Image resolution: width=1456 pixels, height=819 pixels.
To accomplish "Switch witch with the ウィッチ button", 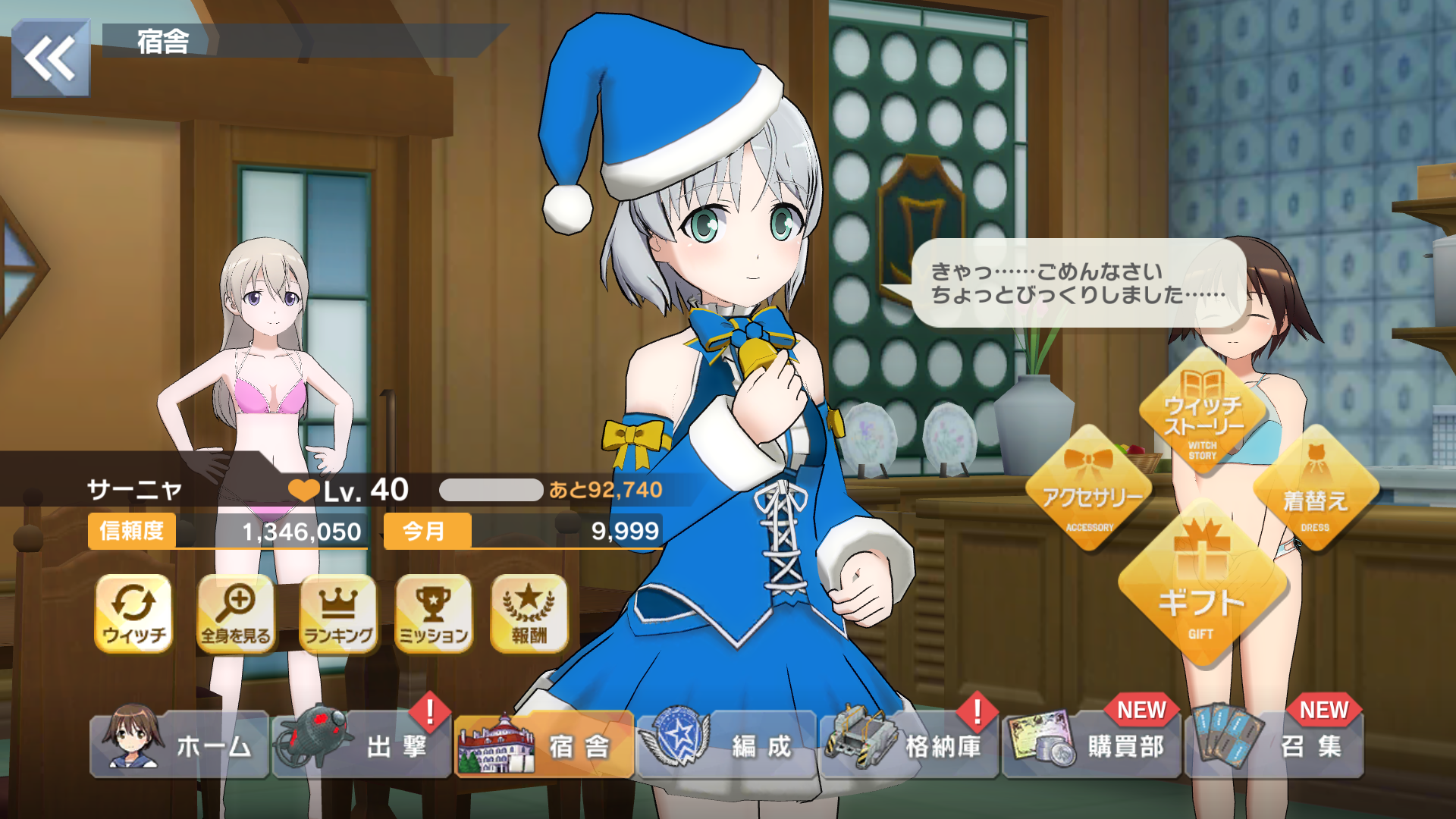I will click(x=133, y=613).
